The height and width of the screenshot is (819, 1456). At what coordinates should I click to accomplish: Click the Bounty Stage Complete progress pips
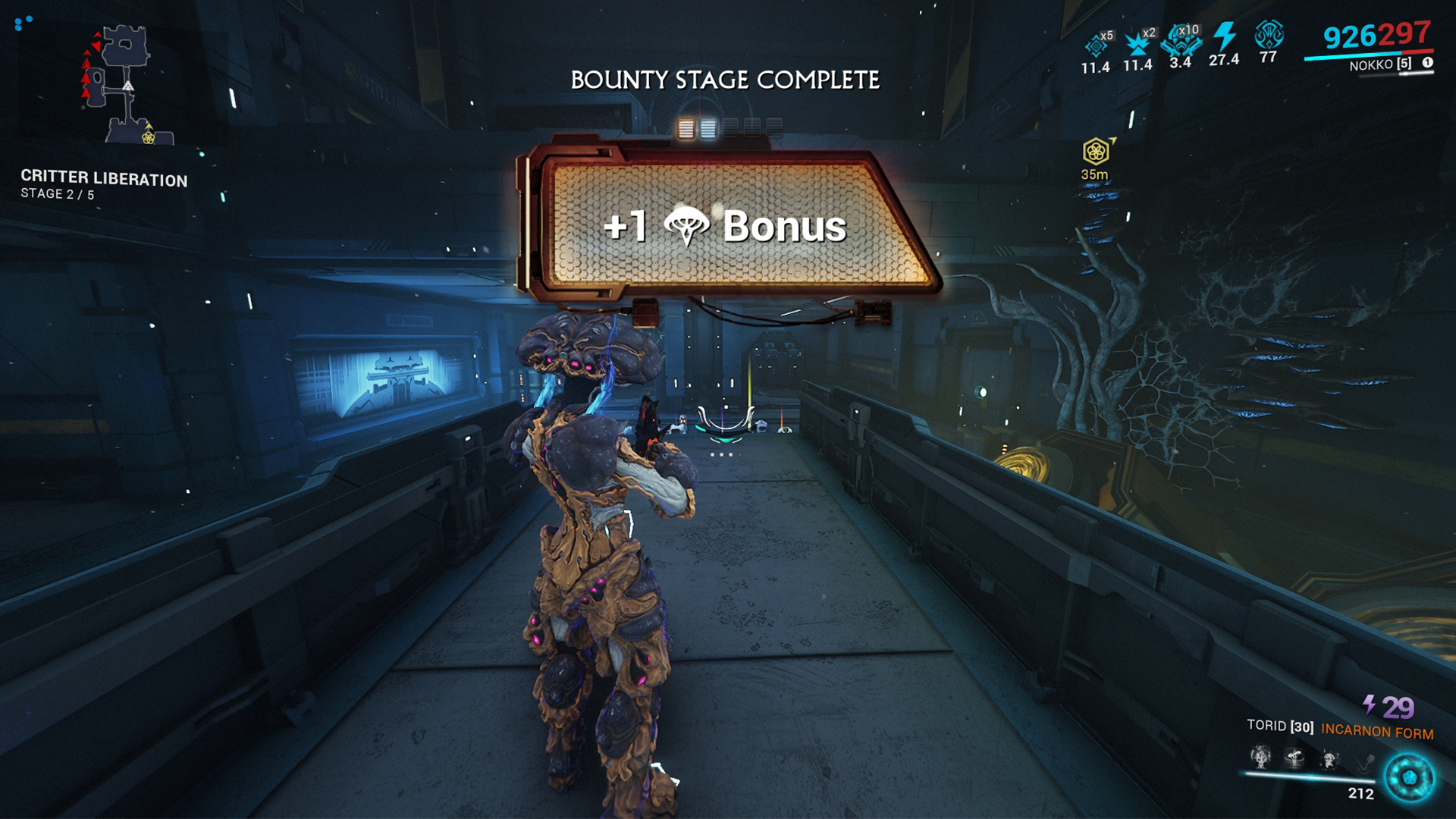tap(729, 128)
